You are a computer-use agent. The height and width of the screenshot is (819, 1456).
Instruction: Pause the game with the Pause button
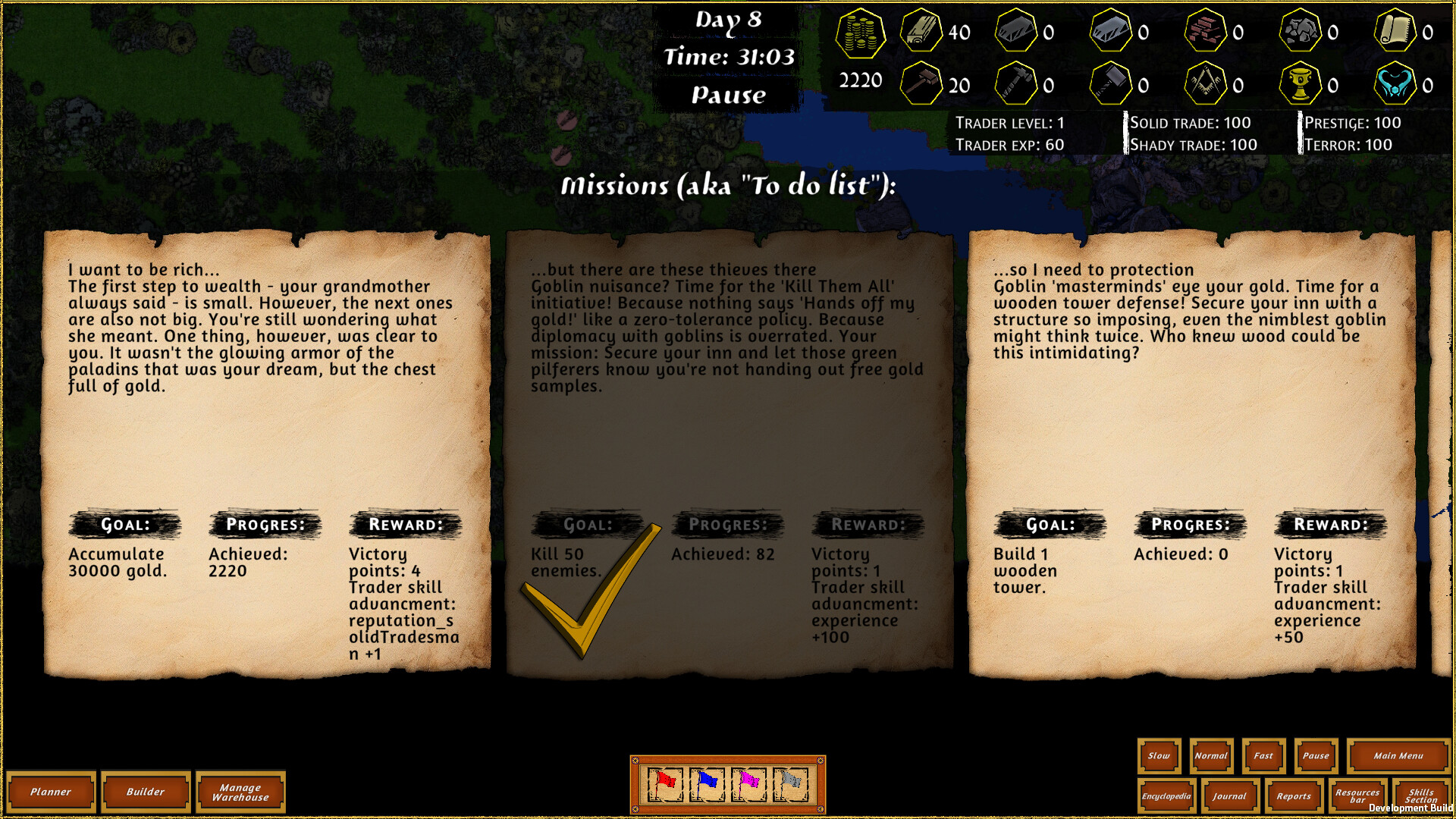(x=1316, y=756)
